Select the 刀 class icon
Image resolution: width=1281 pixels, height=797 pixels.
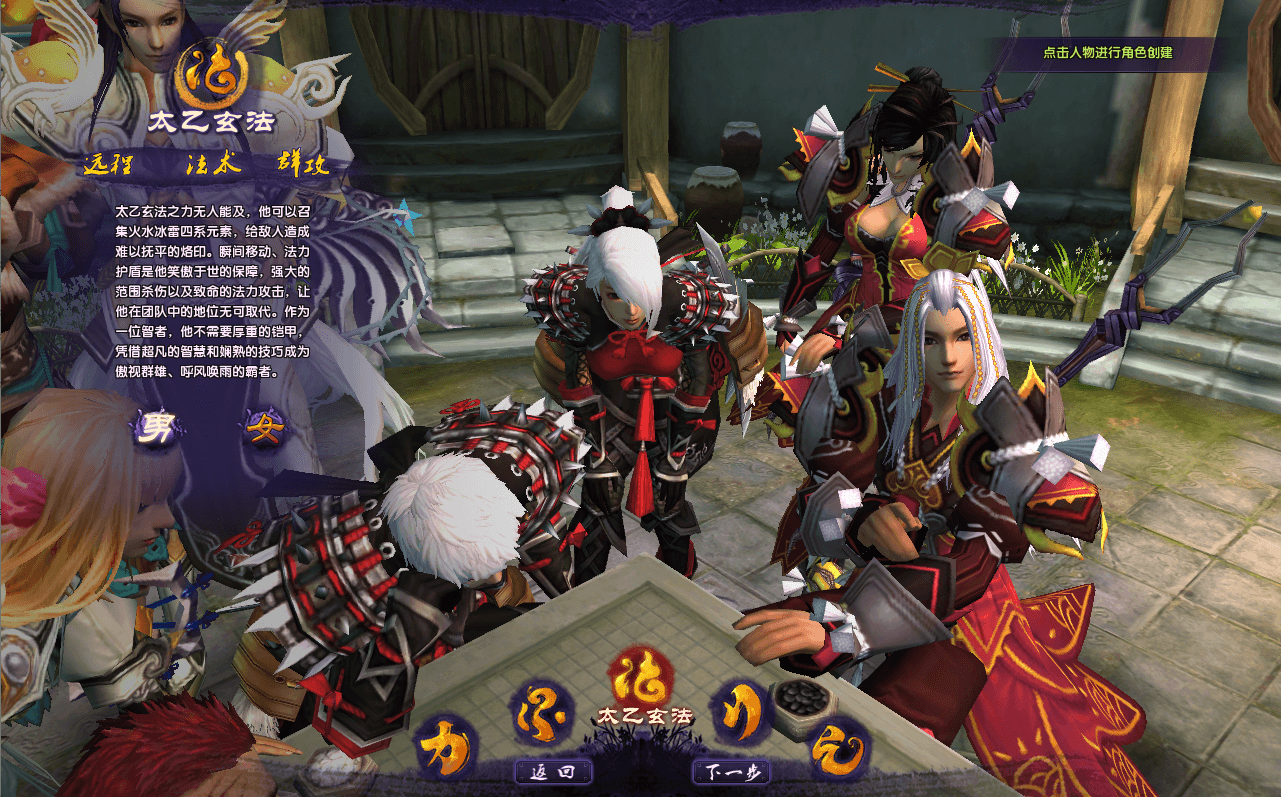[x=740, y=710]
